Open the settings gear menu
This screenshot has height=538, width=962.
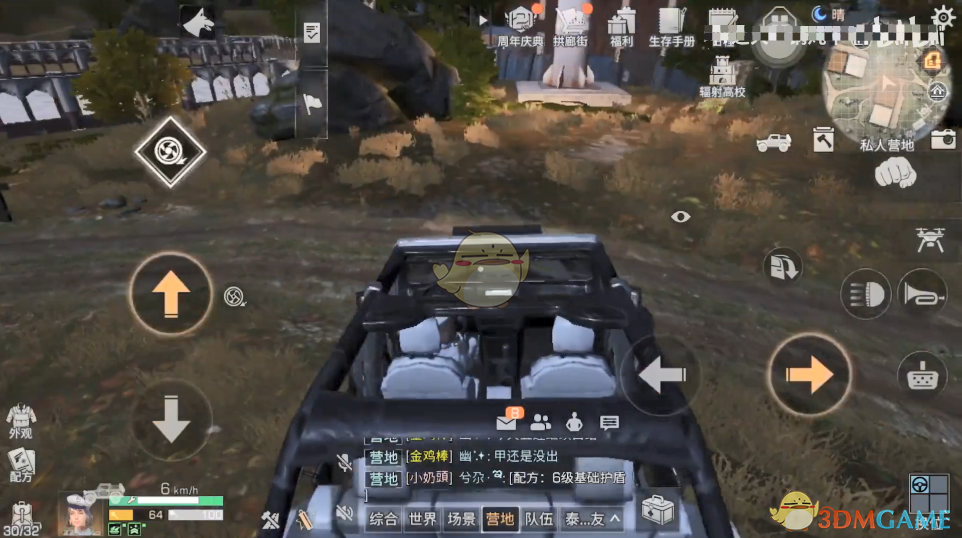tap(943, 16)
